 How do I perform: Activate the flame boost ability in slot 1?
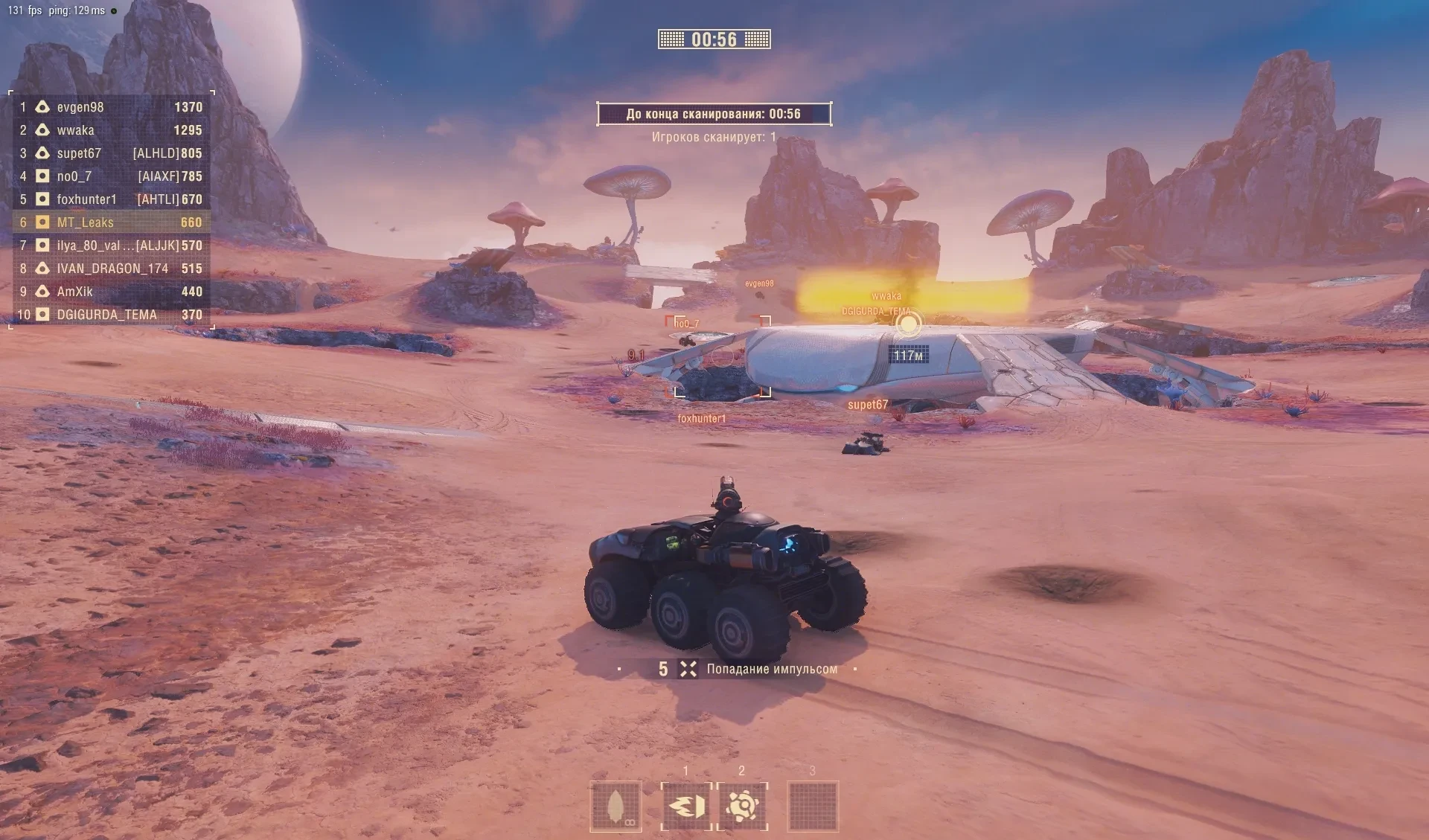[x=686, y=806]
